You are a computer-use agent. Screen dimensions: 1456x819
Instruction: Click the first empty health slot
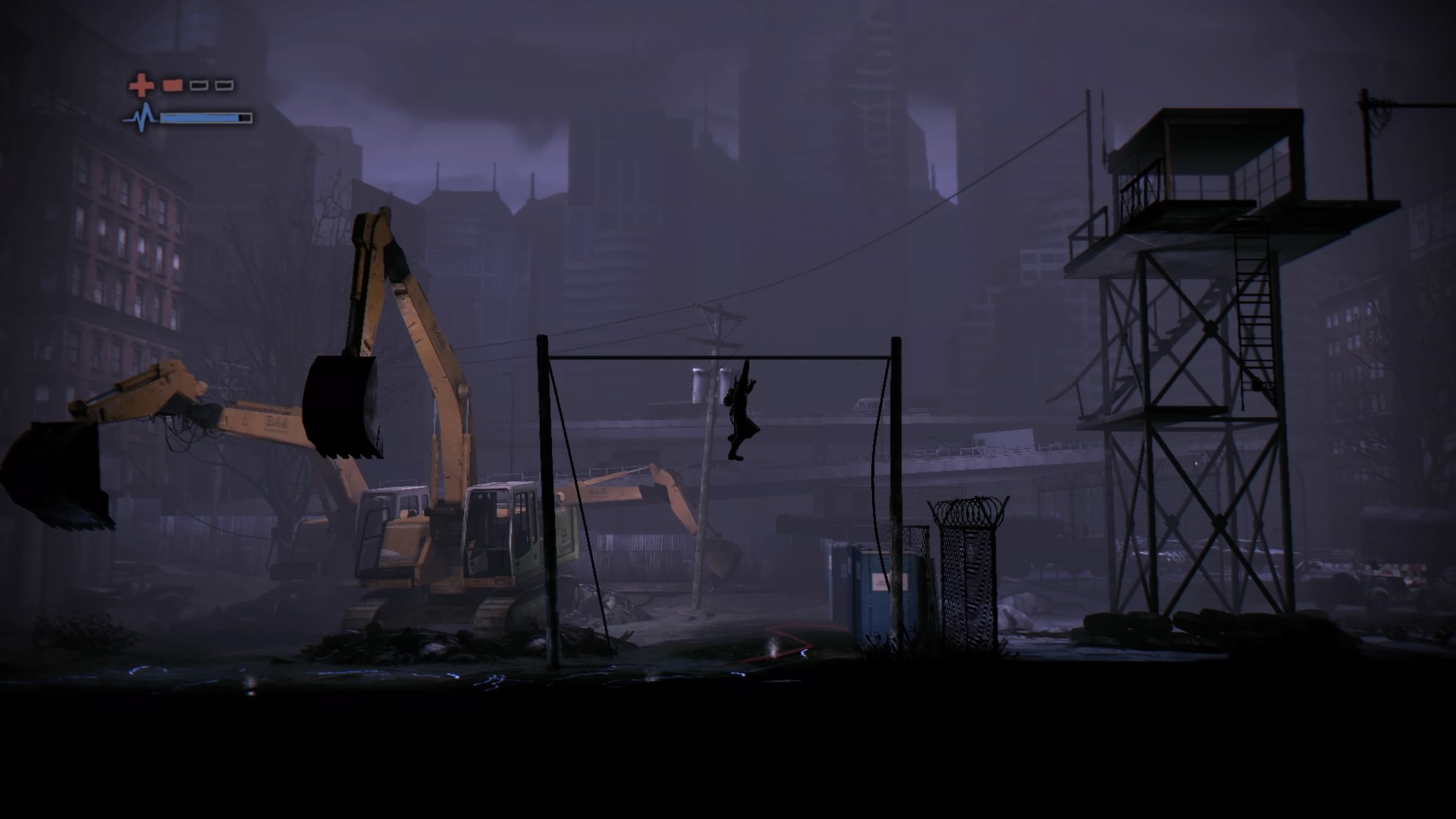pyautogui.click(x=199, y=86)
